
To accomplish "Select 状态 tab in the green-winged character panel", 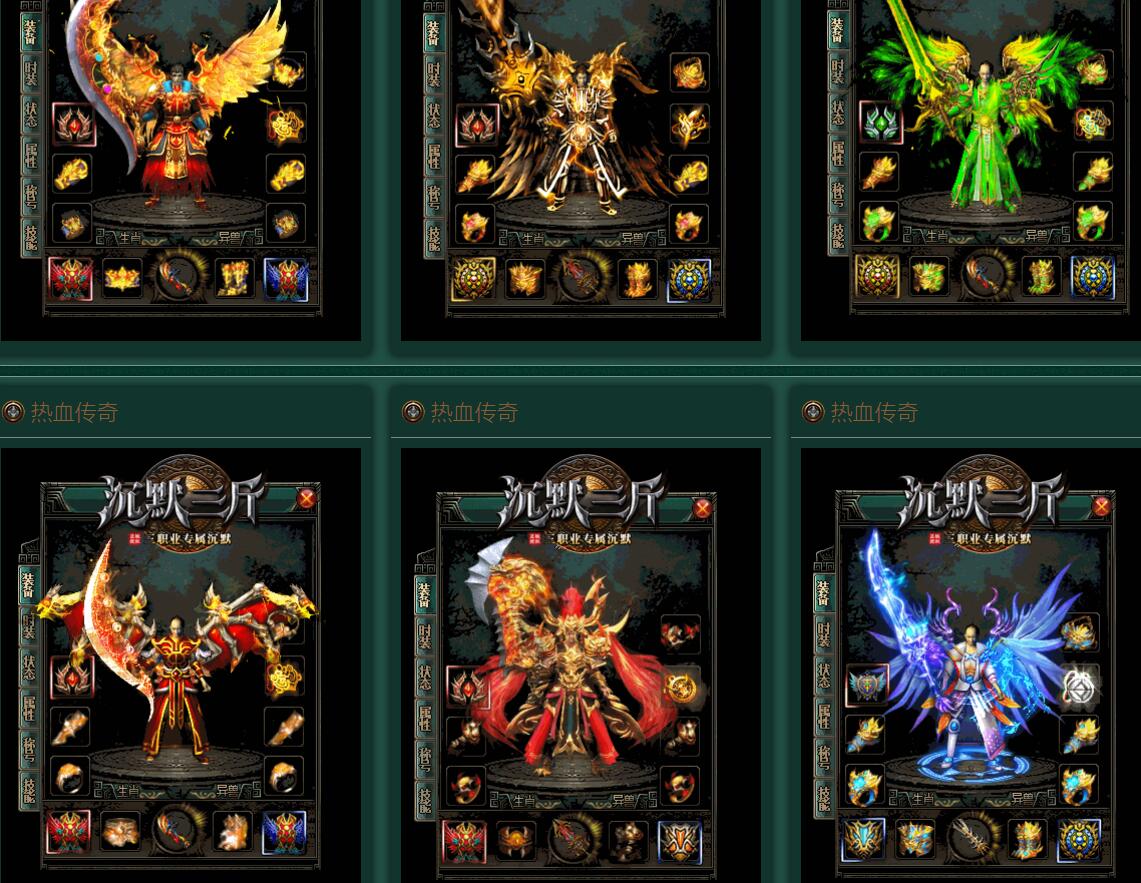I will (x=837, y=111).
